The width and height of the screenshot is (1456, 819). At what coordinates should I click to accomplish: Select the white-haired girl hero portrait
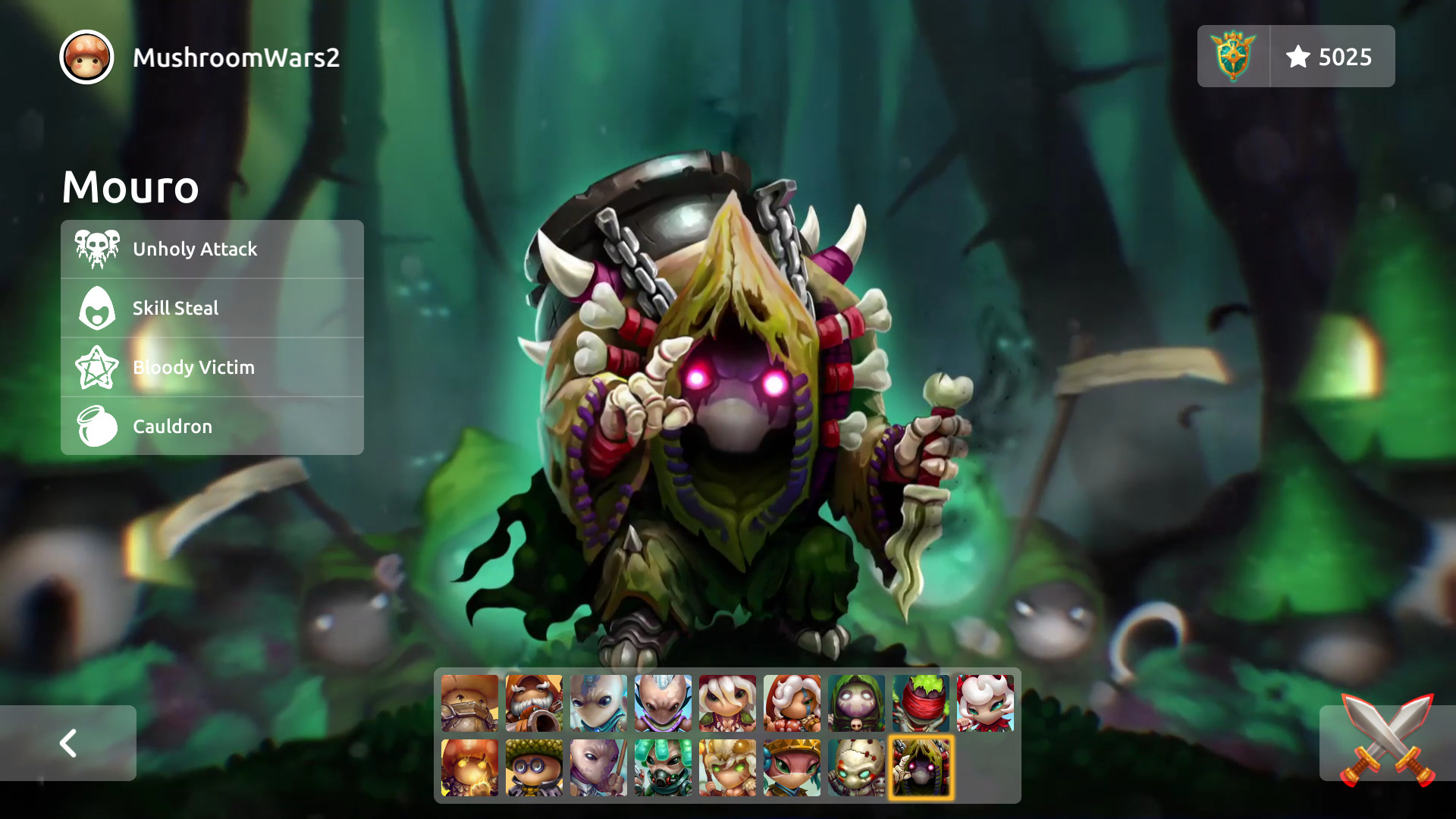(x=726, y=704)
